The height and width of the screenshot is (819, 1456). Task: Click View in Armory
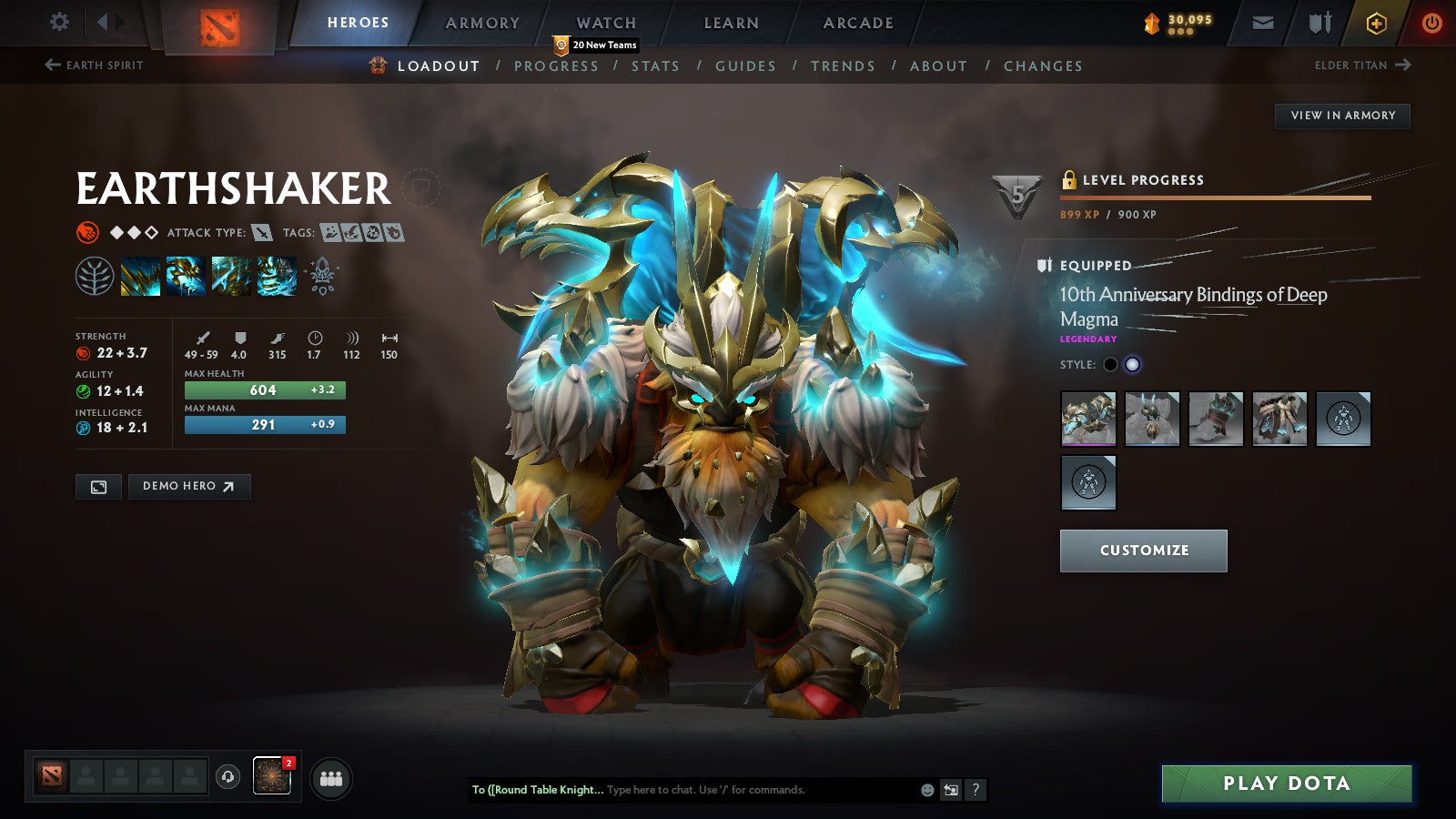tap(1340, 116)
